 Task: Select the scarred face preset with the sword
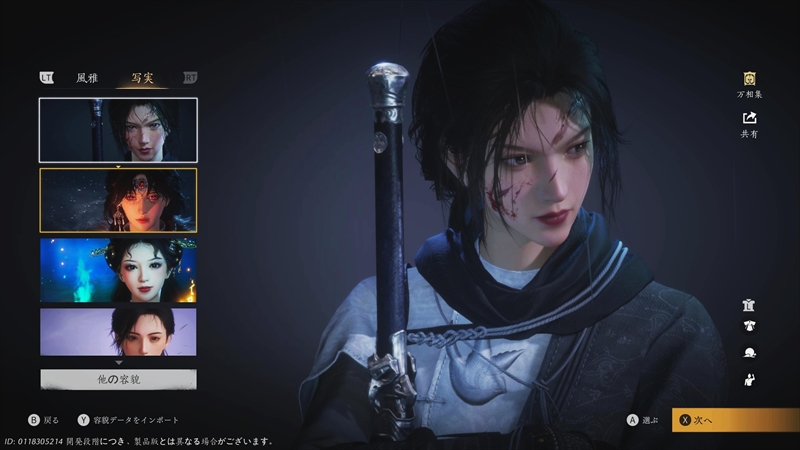click(118, 130)
